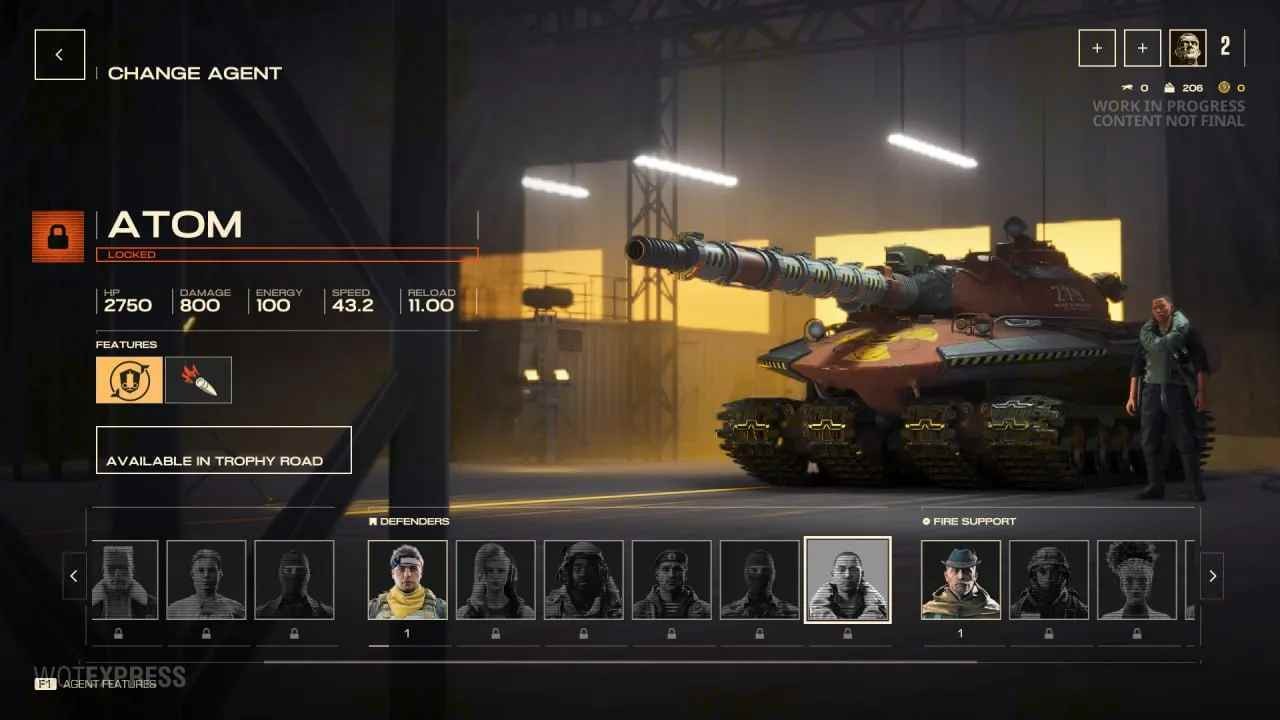1280x720 pixels.
Task: Click the Defenders section header
Action: click(411, 521)
